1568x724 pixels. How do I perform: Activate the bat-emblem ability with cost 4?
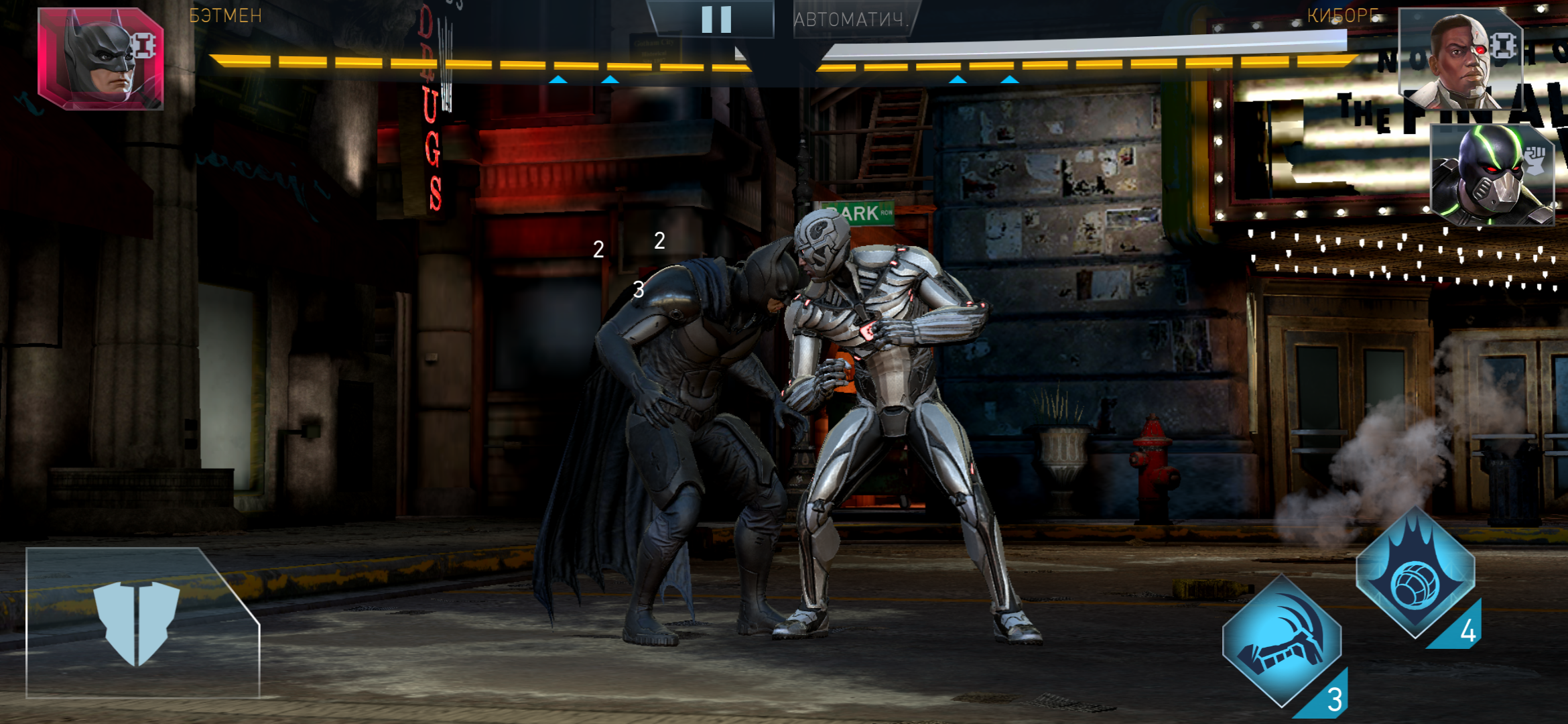1415,573
